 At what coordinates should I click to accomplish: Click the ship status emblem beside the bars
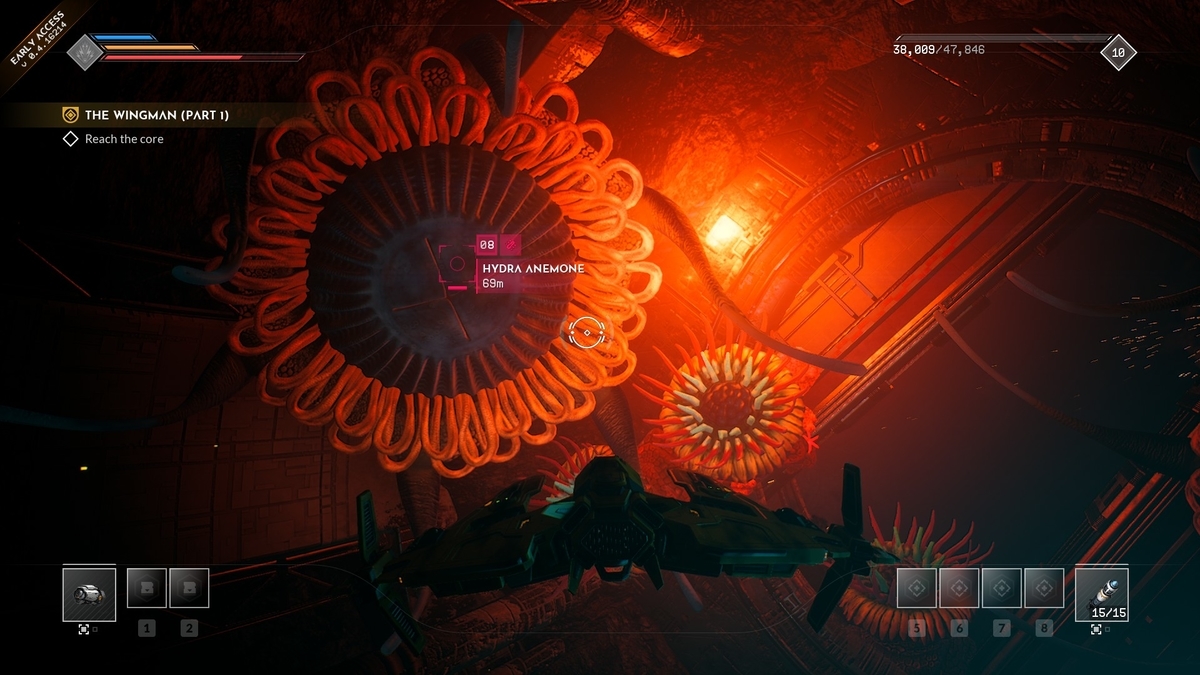tap(86, 52)
